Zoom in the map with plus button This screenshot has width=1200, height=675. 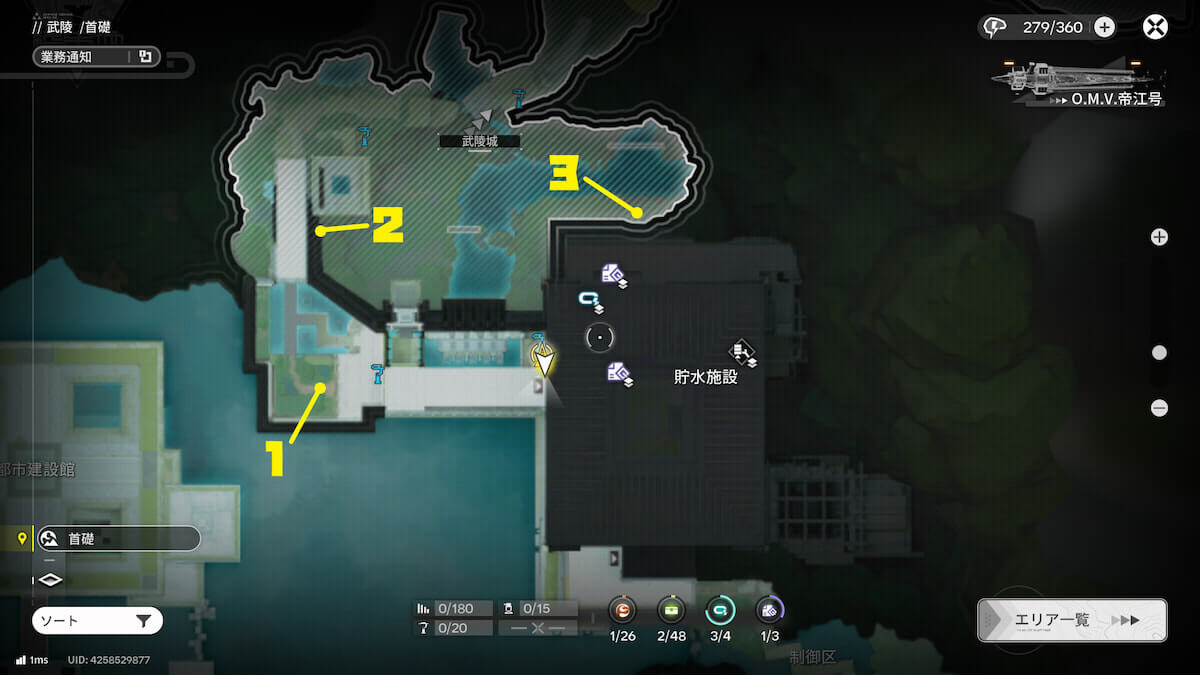tap(1159, 237)
